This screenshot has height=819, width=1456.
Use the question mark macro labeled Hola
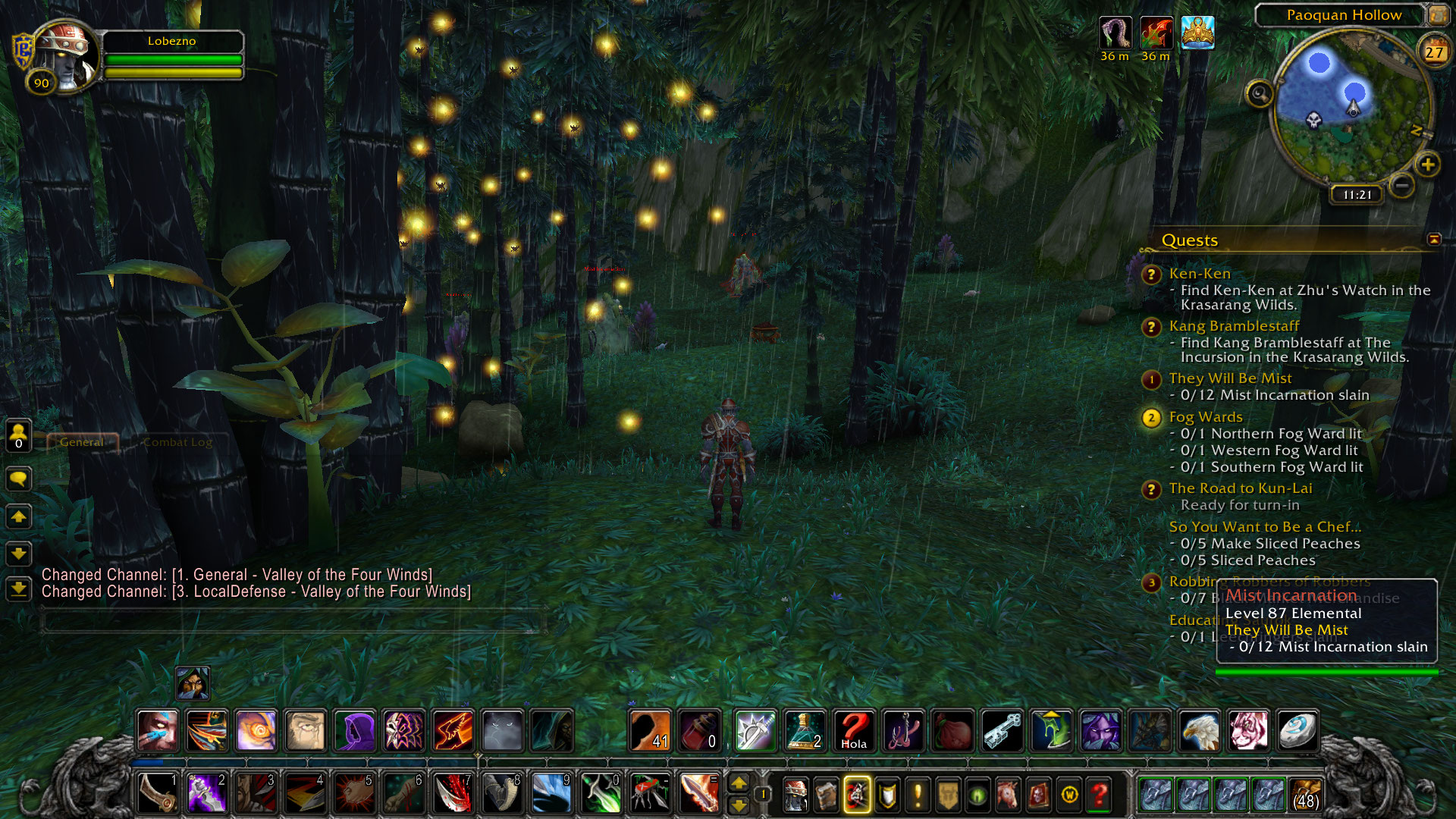point(853,731)
